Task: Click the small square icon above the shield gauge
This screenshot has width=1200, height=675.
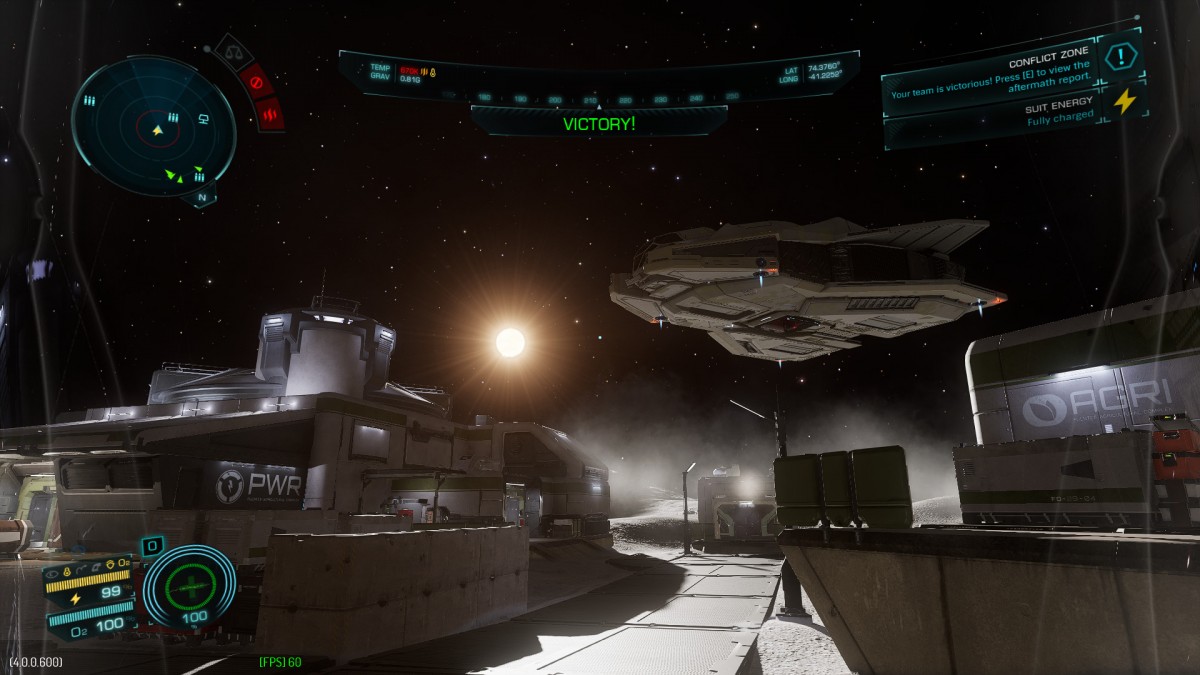Action: [x=152, y=546]
